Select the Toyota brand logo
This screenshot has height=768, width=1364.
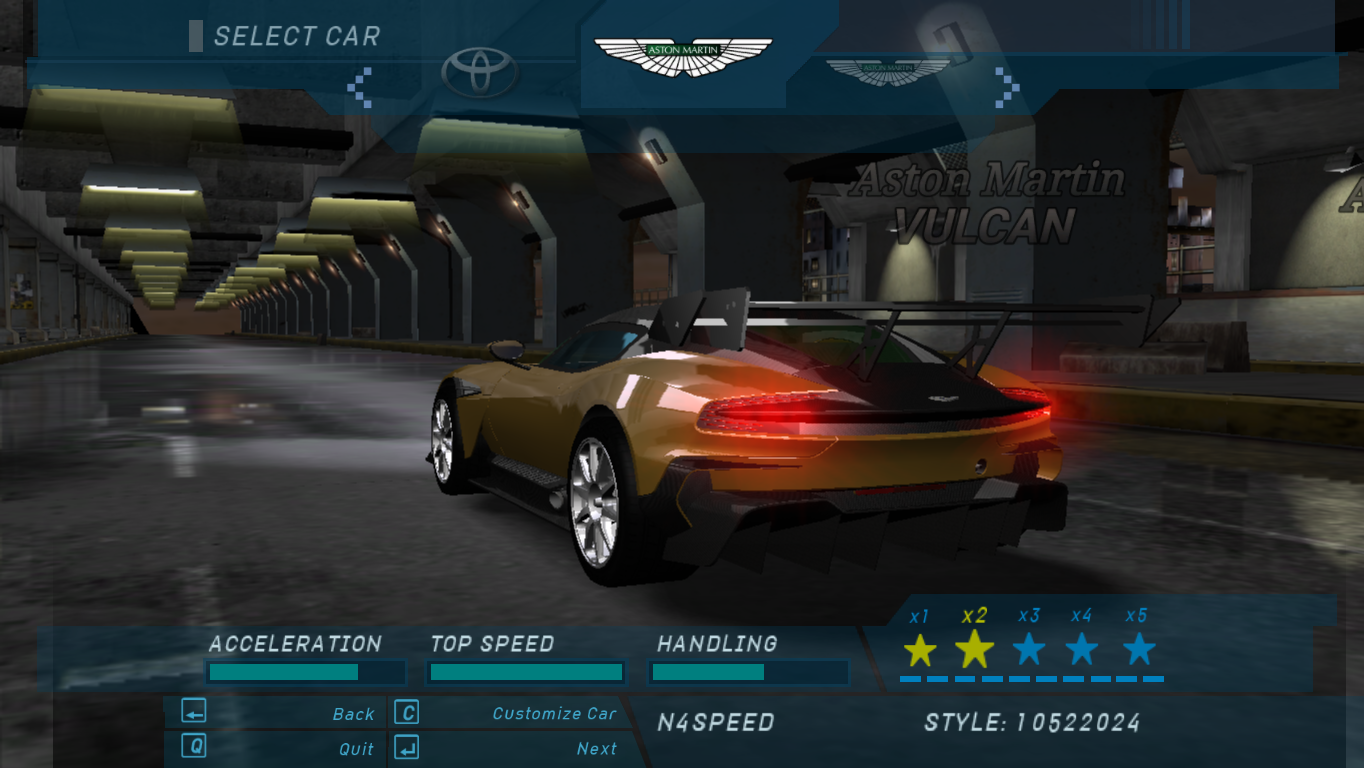(480, 72)
